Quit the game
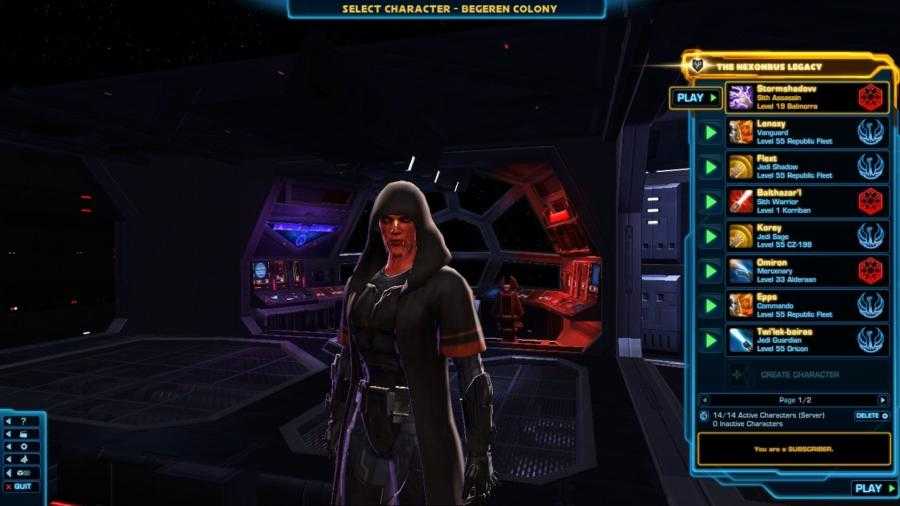This screenshot has width=900, height=506. tap(23, 486)
